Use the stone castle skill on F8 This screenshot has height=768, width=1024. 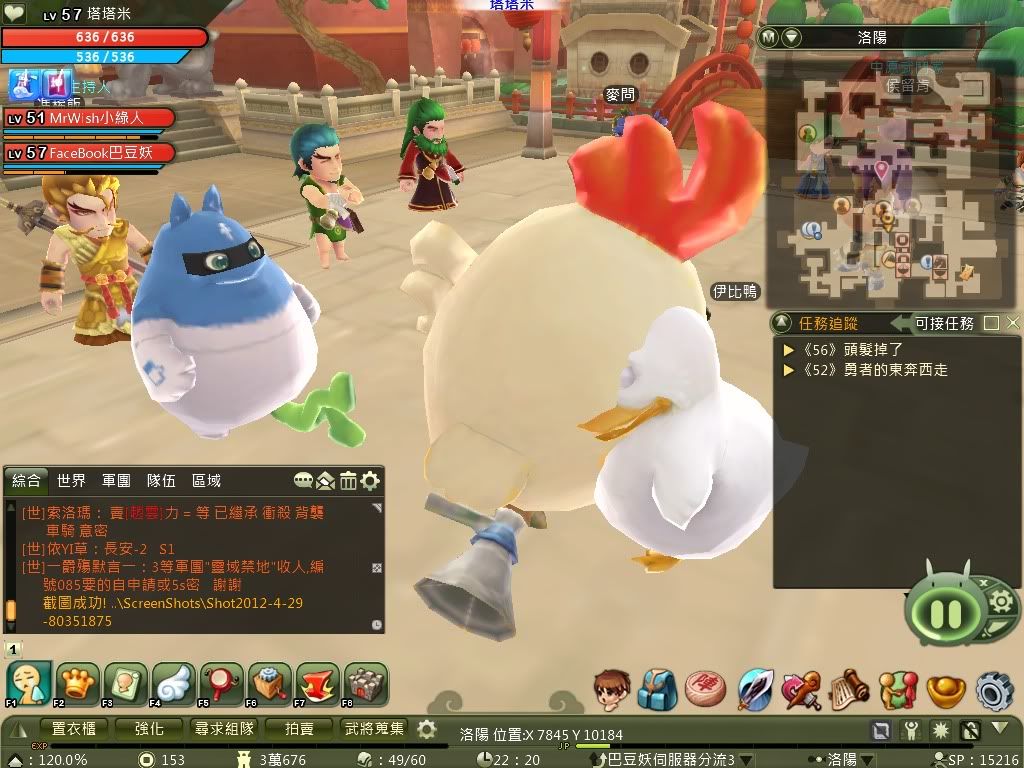(x=365, y=684)
